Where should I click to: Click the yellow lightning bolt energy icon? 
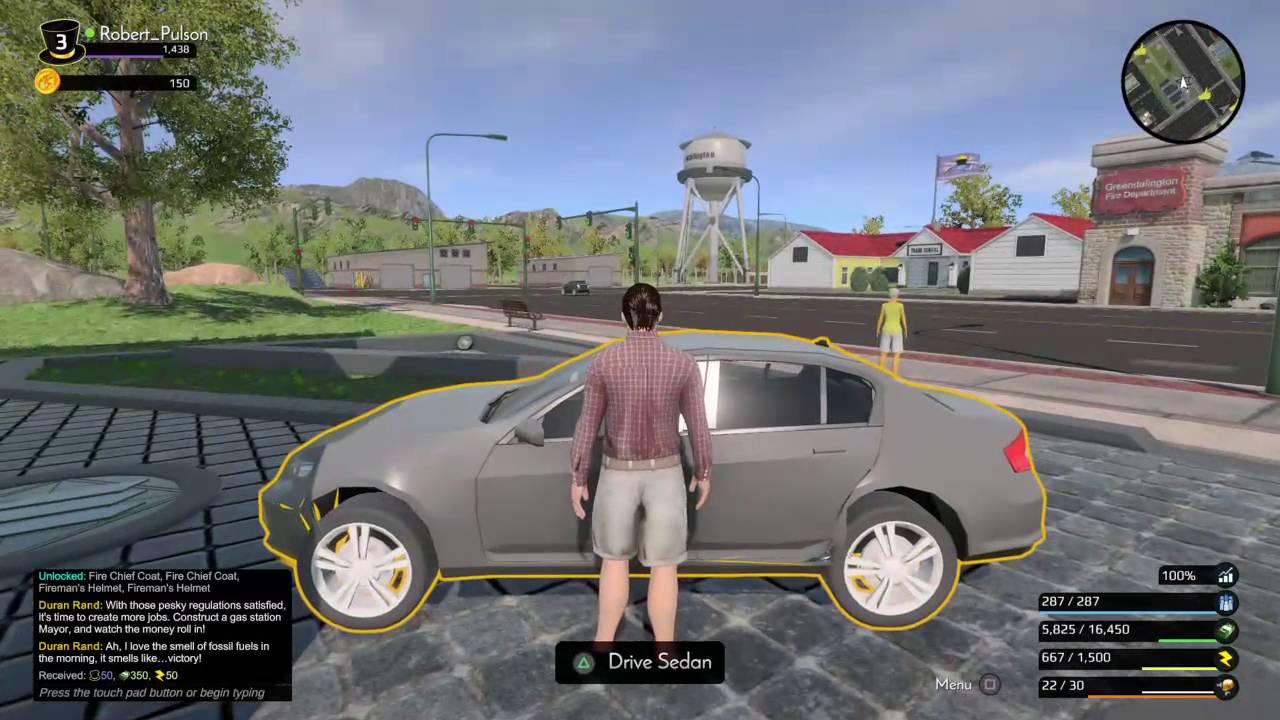pyautogui.click(x=1227, y=658)
